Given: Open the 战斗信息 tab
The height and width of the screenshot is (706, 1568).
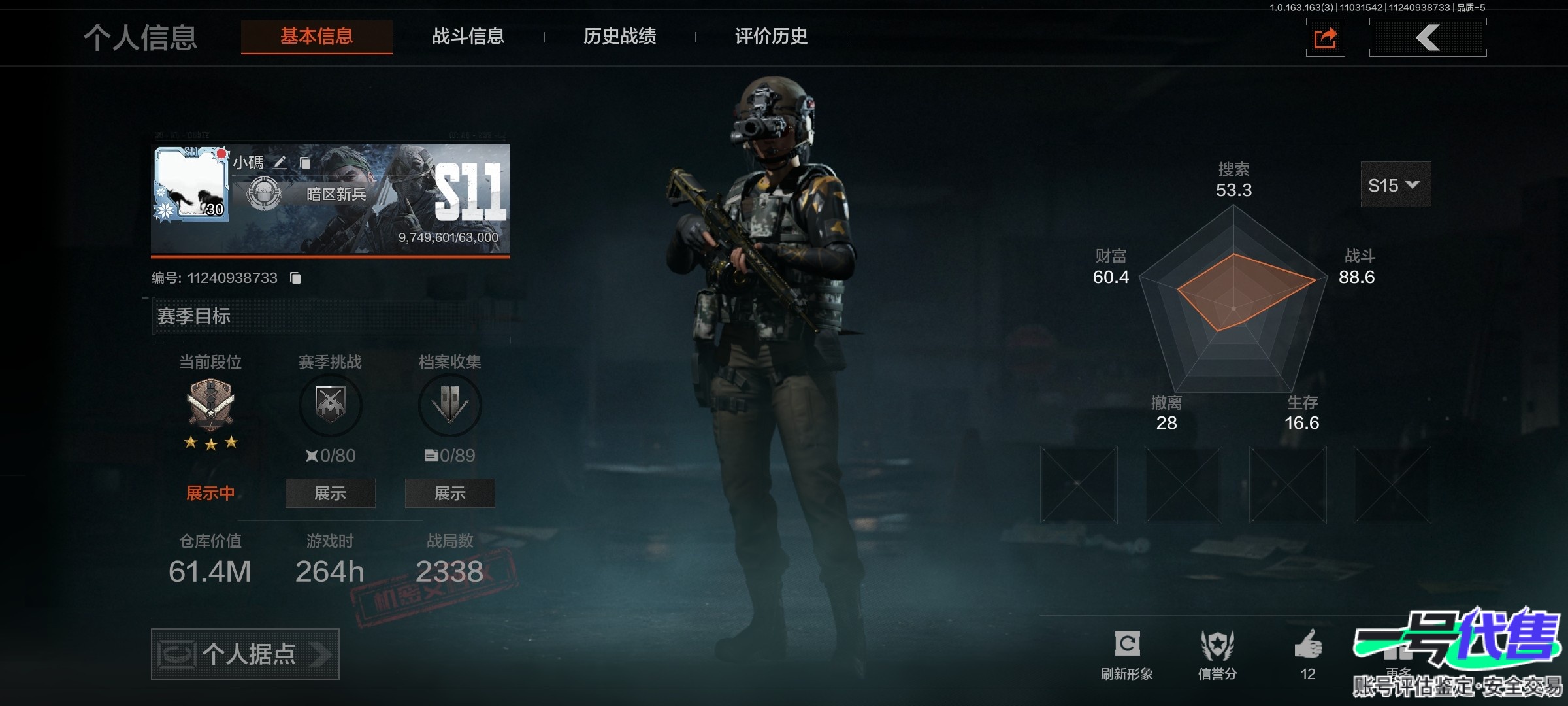Looking at the screenshot, I should click(468, 37).
